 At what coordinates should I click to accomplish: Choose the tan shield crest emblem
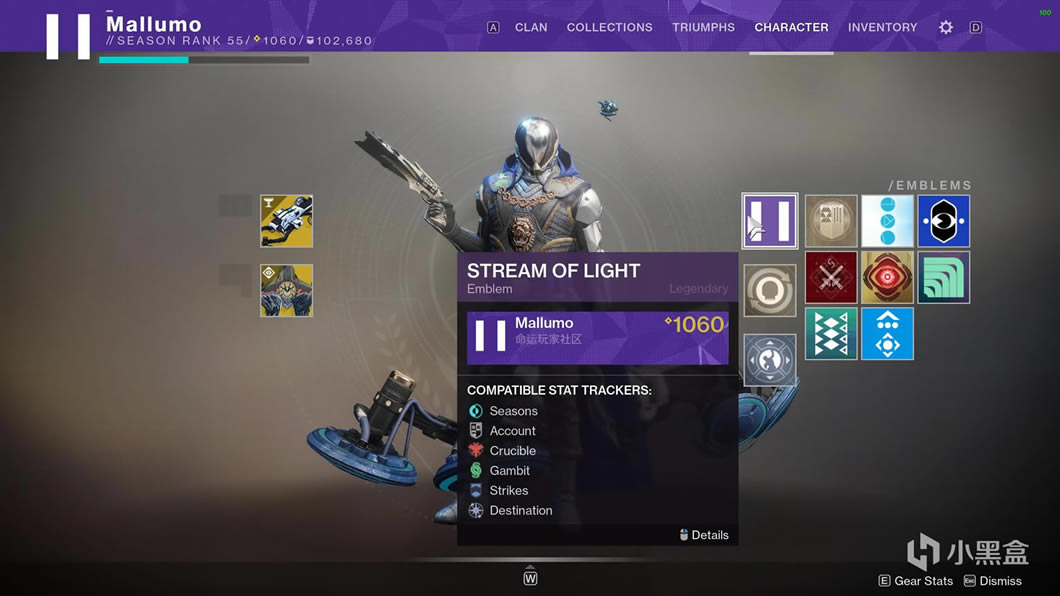831,221
